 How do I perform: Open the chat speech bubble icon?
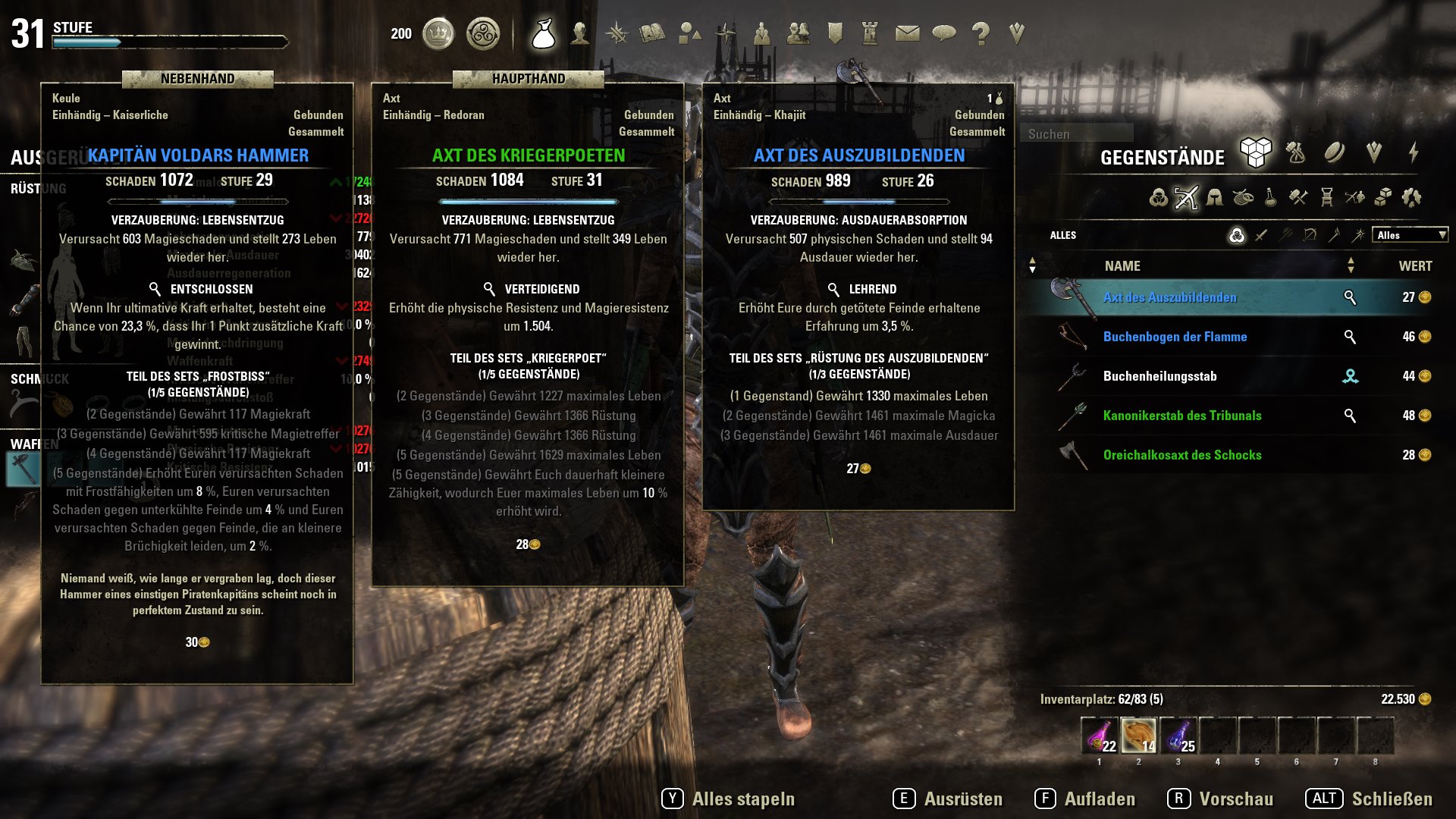coord(944,33)
